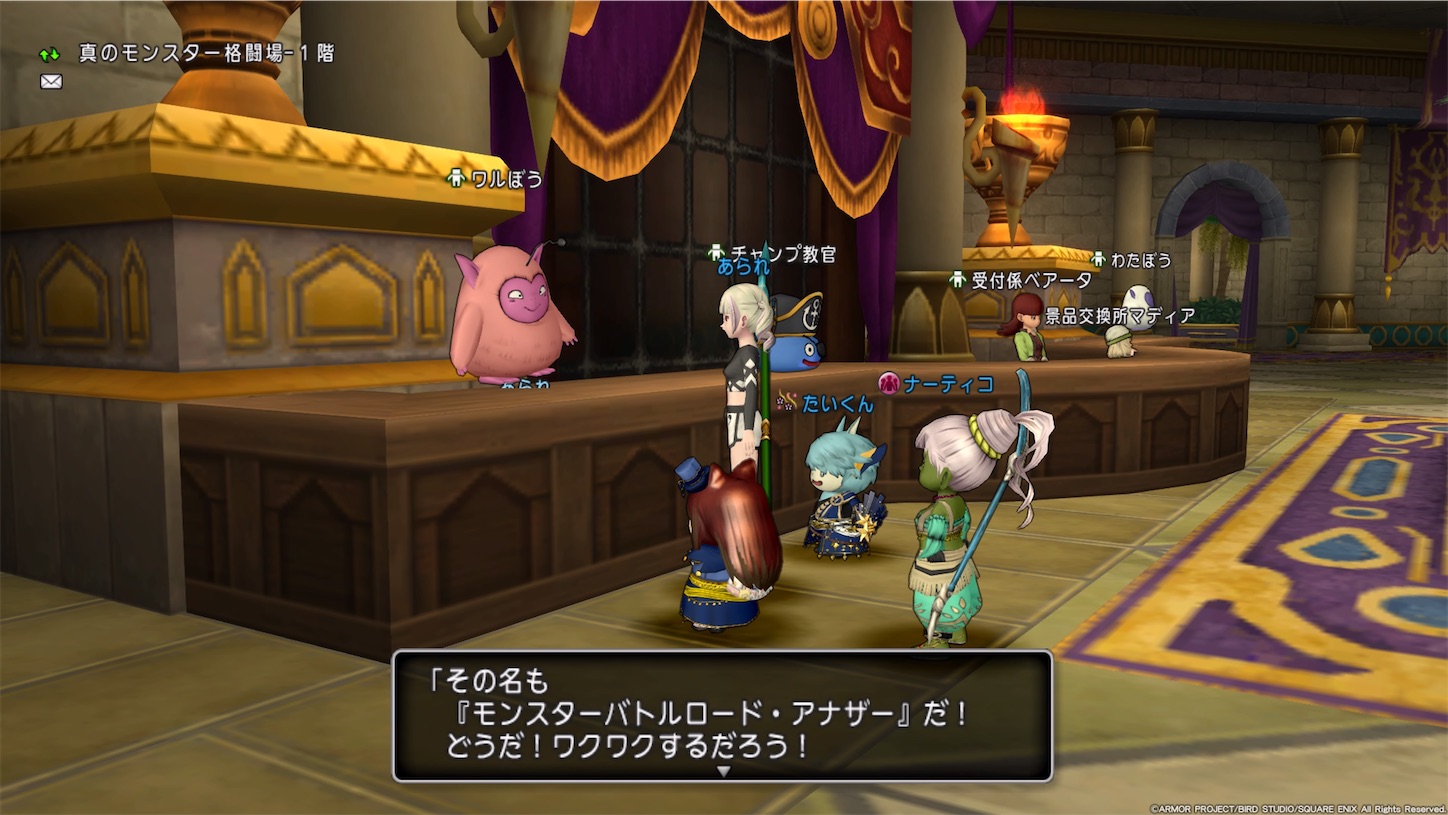1448x815 pixels.
Task: Click the green icon next to わたぼう
Action: click(x=1100, y=260)
